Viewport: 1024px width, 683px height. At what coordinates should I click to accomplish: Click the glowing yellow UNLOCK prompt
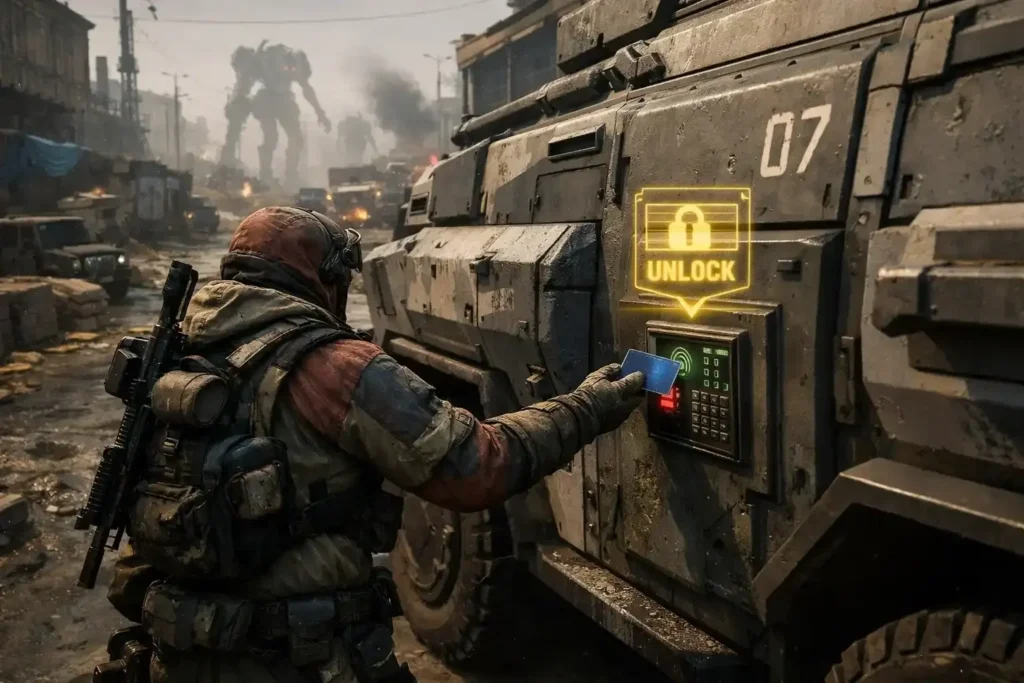coord(691,247)
